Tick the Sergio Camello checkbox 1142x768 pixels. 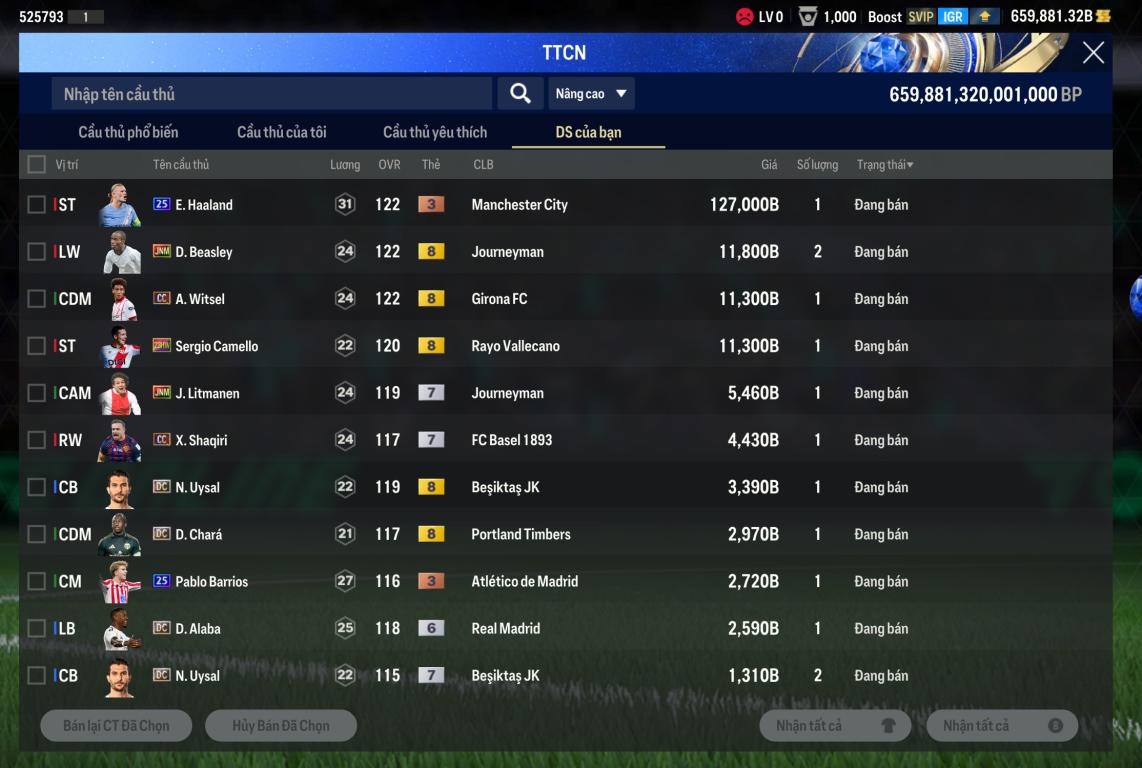pyautogui.click(x=37, y=346)
